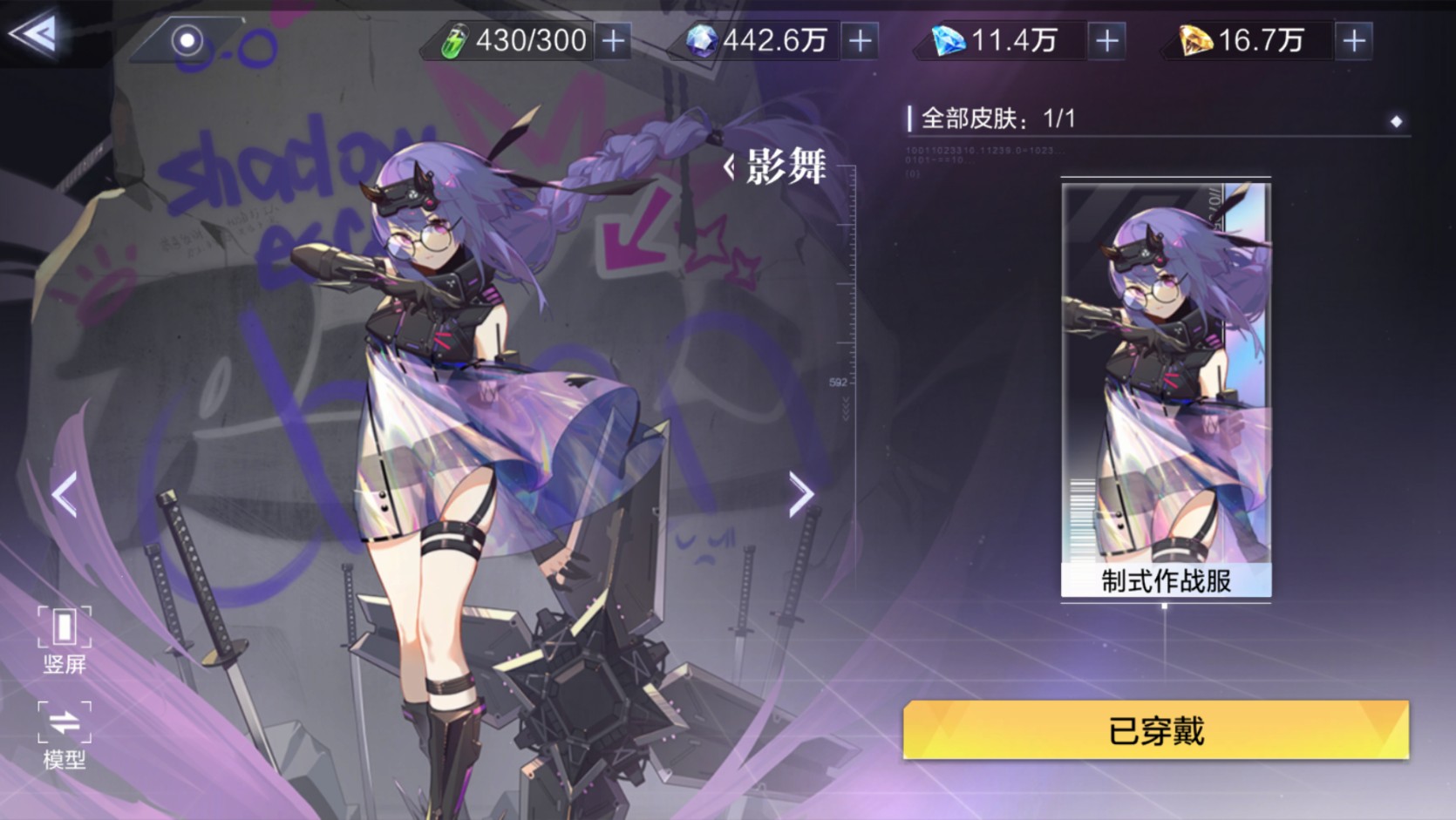The image size is (1456, 820).
Task: Add gold gems next to 16.7万
Action: pyautogui.click(x=1354, y=40)
